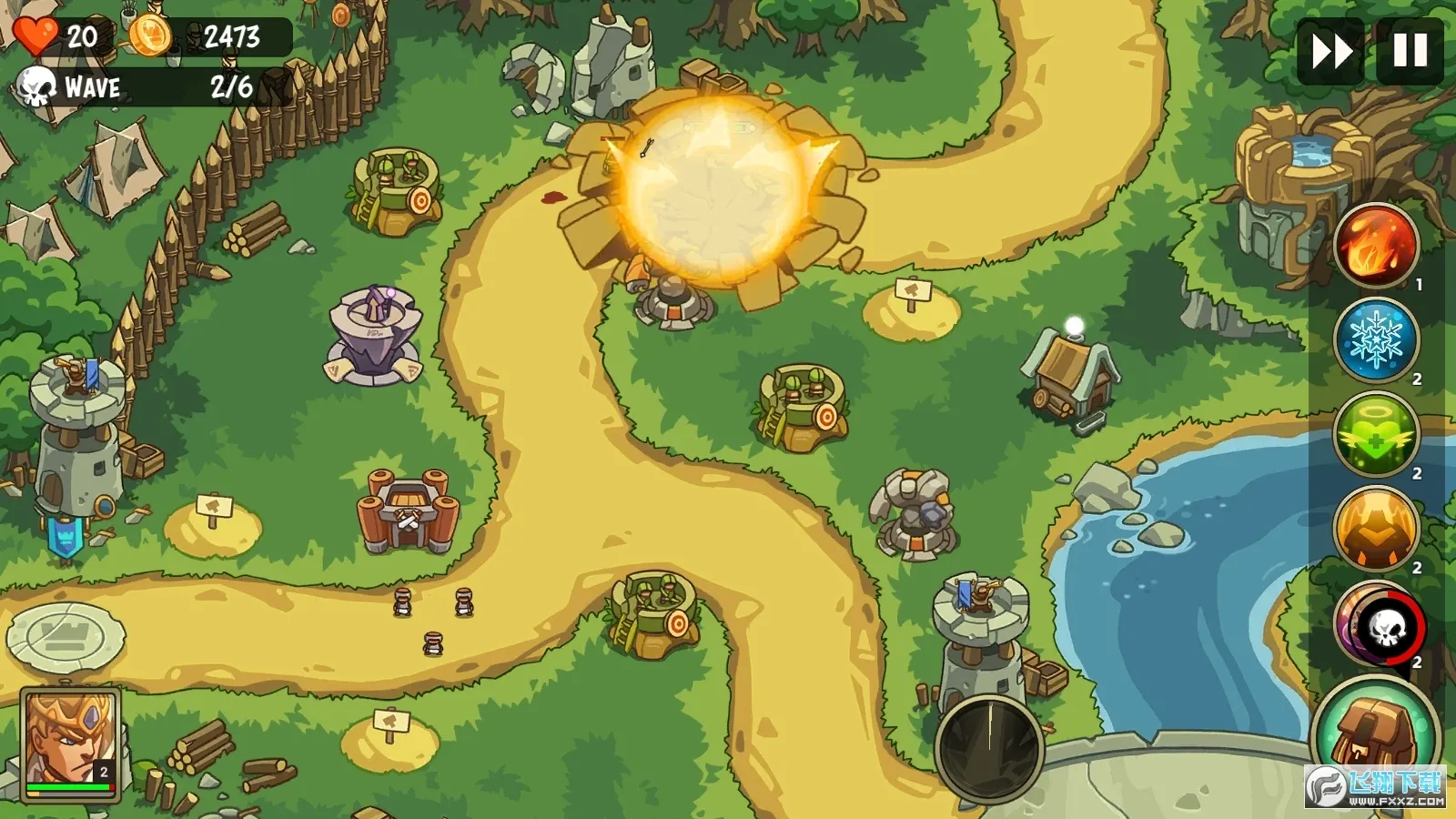Screen dimensions: 1456x819
Task: Click the skull Wave counter icon
Action: point(35,88)
